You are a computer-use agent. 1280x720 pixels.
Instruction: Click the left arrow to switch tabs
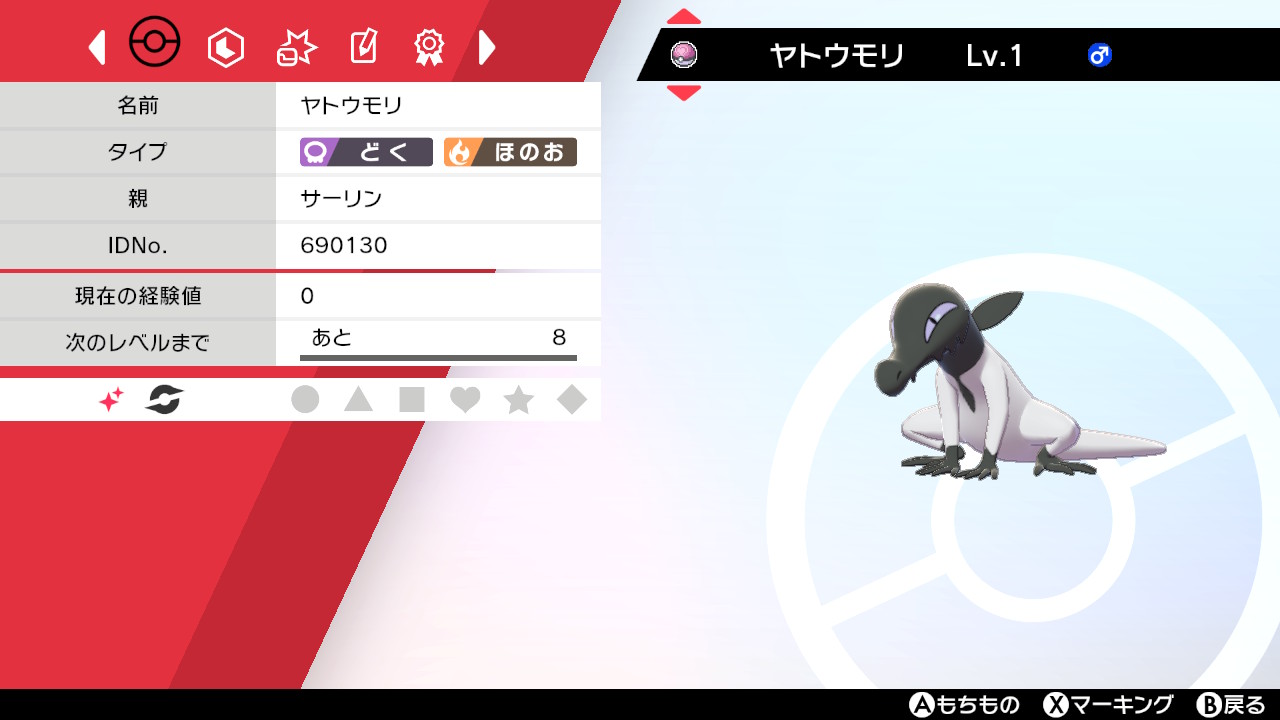click(97, 46)
